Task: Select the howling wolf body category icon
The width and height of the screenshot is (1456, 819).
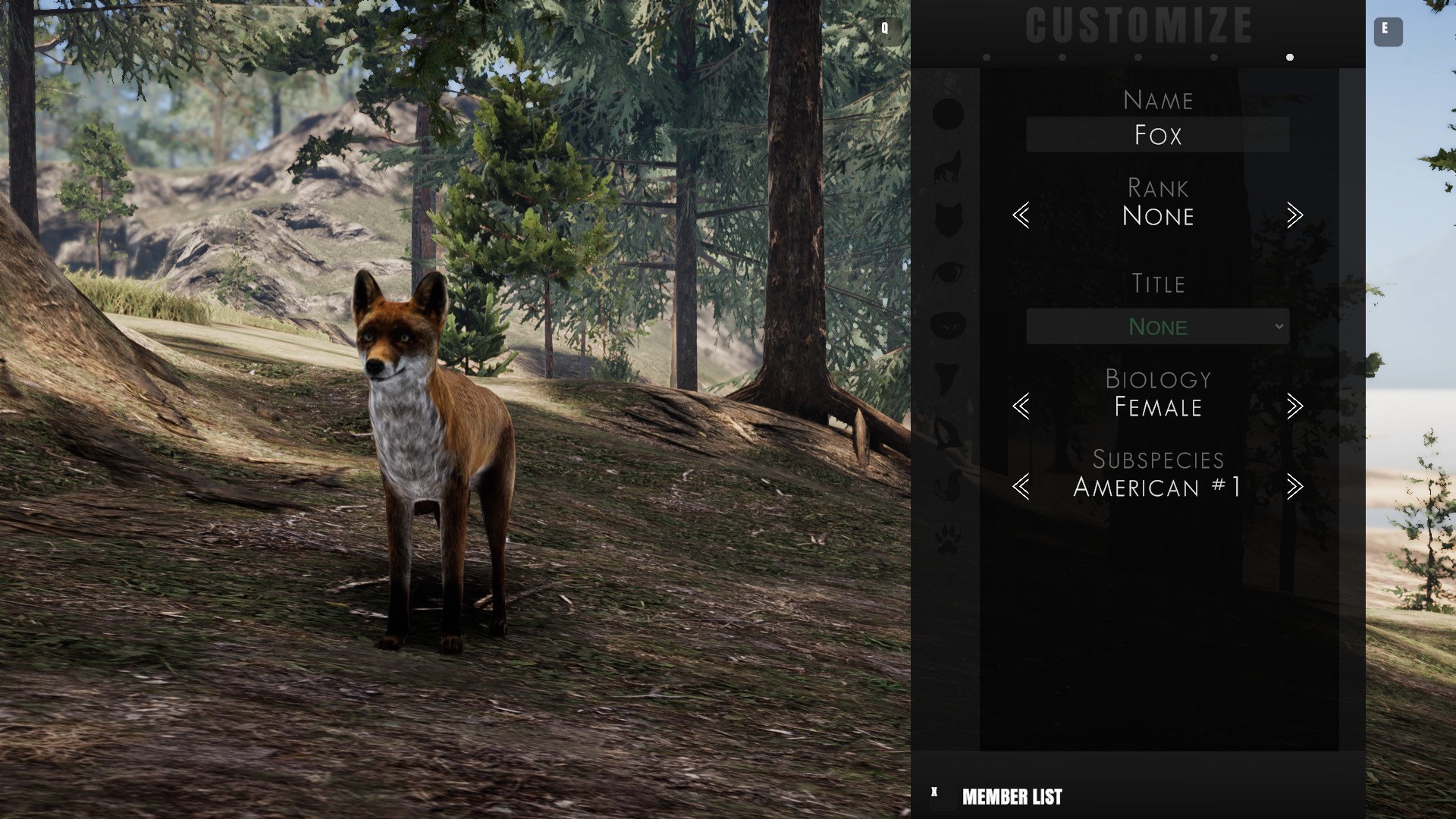Action: pyautogui.click(x=948, y=168)
